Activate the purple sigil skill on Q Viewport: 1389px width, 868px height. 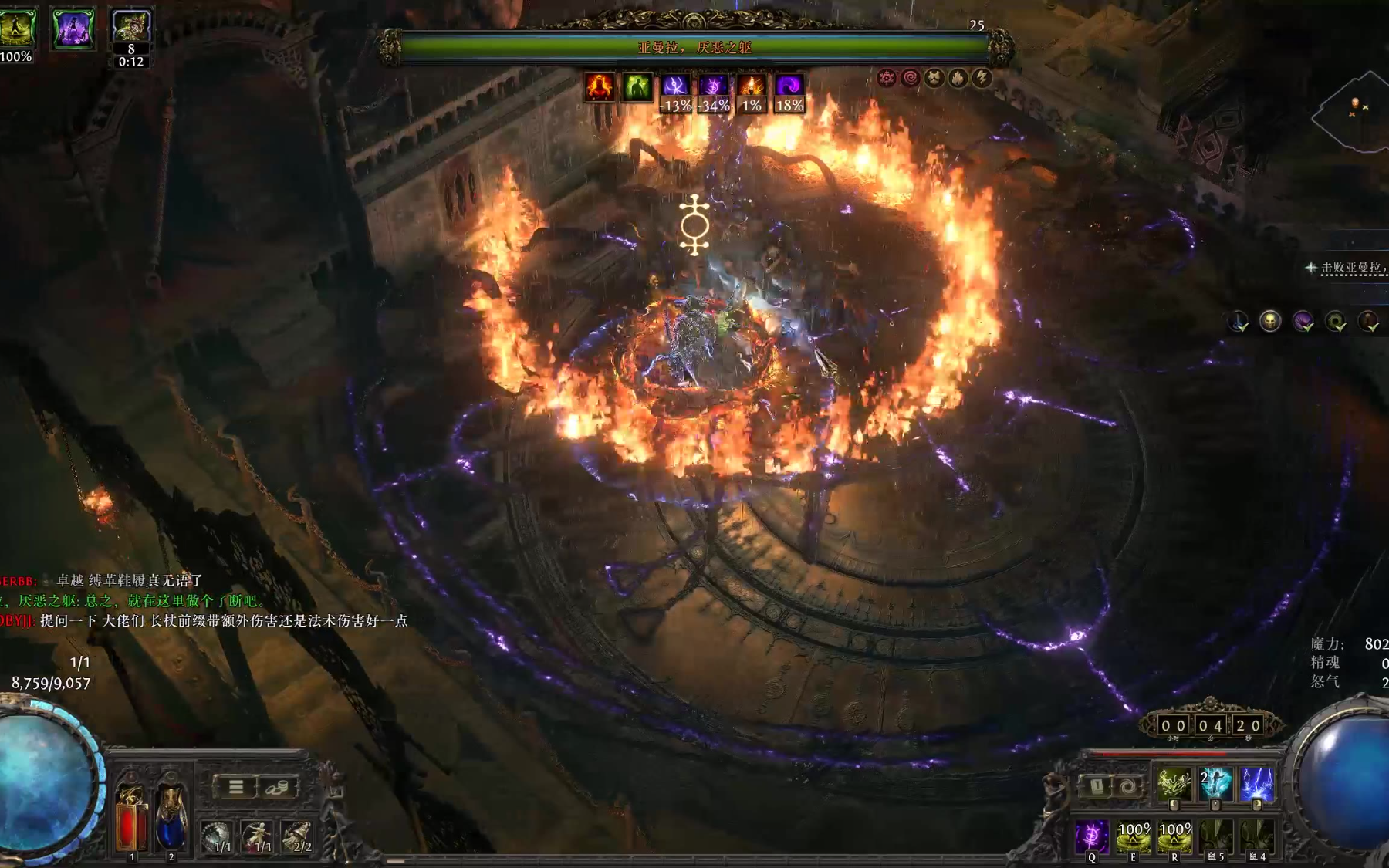coord(1092,836)
